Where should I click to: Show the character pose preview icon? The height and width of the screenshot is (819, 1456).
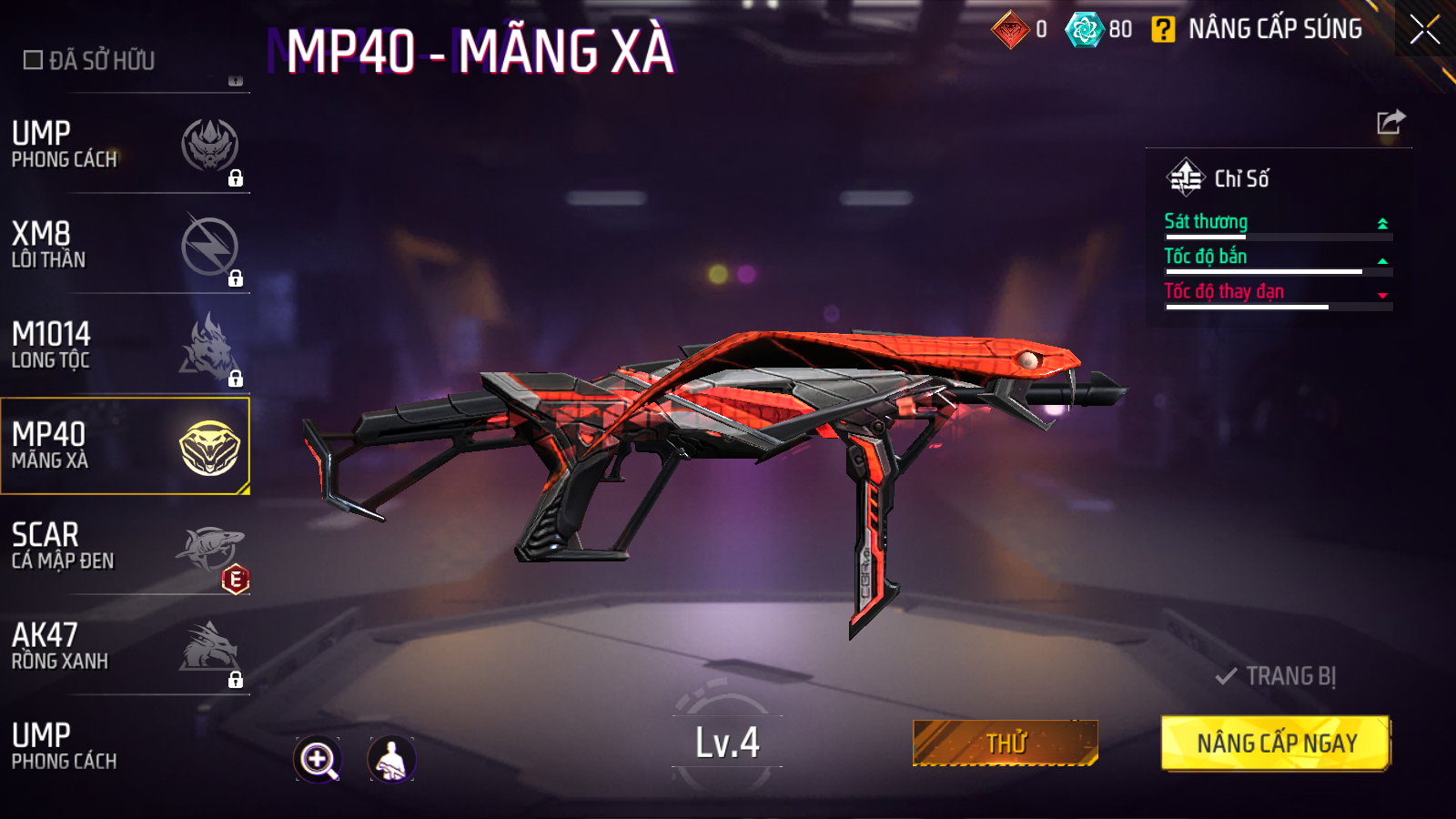coord(391,759)
